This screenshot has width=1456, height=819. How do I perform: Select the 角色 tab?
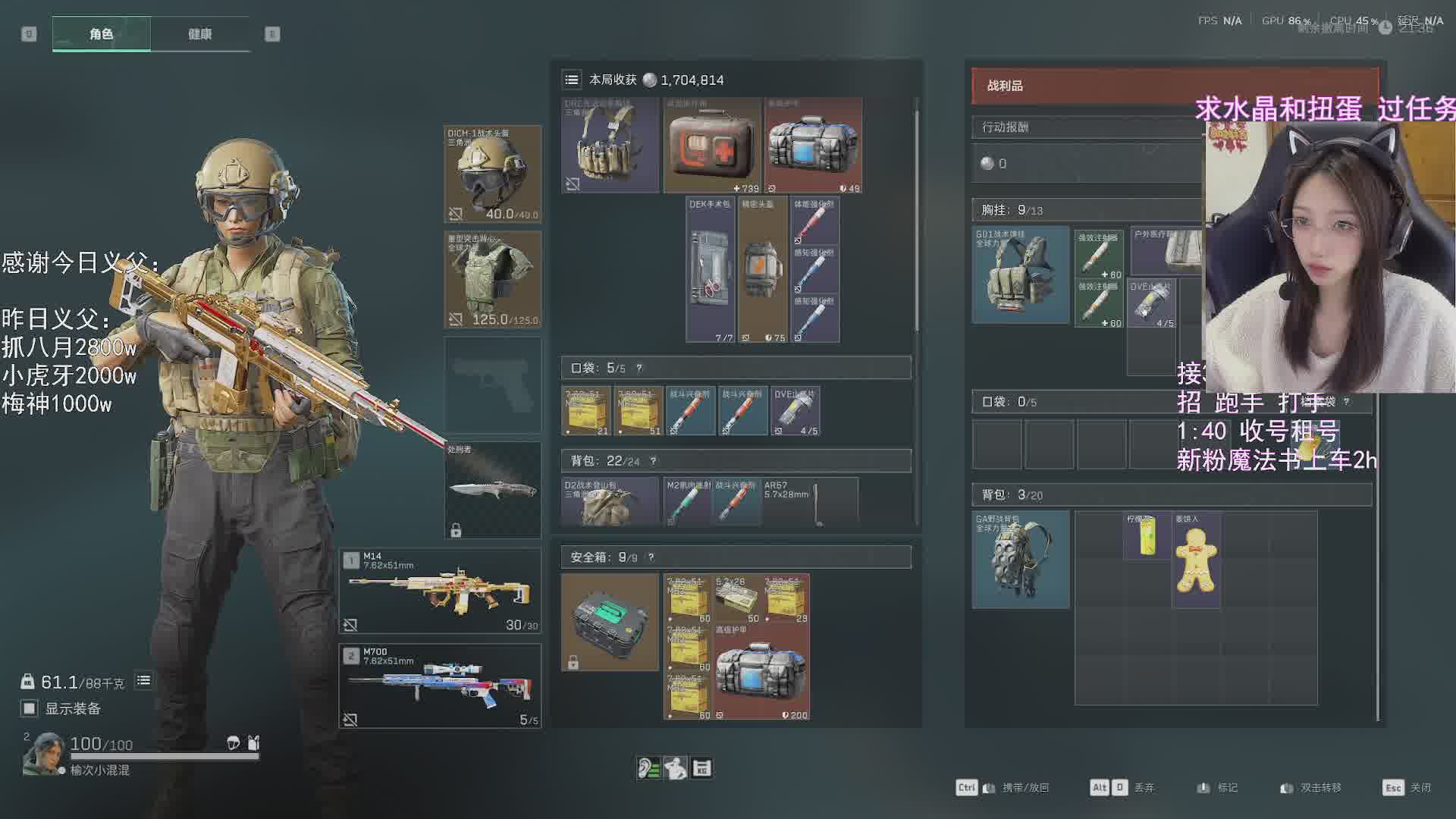(x=101, y=34)
